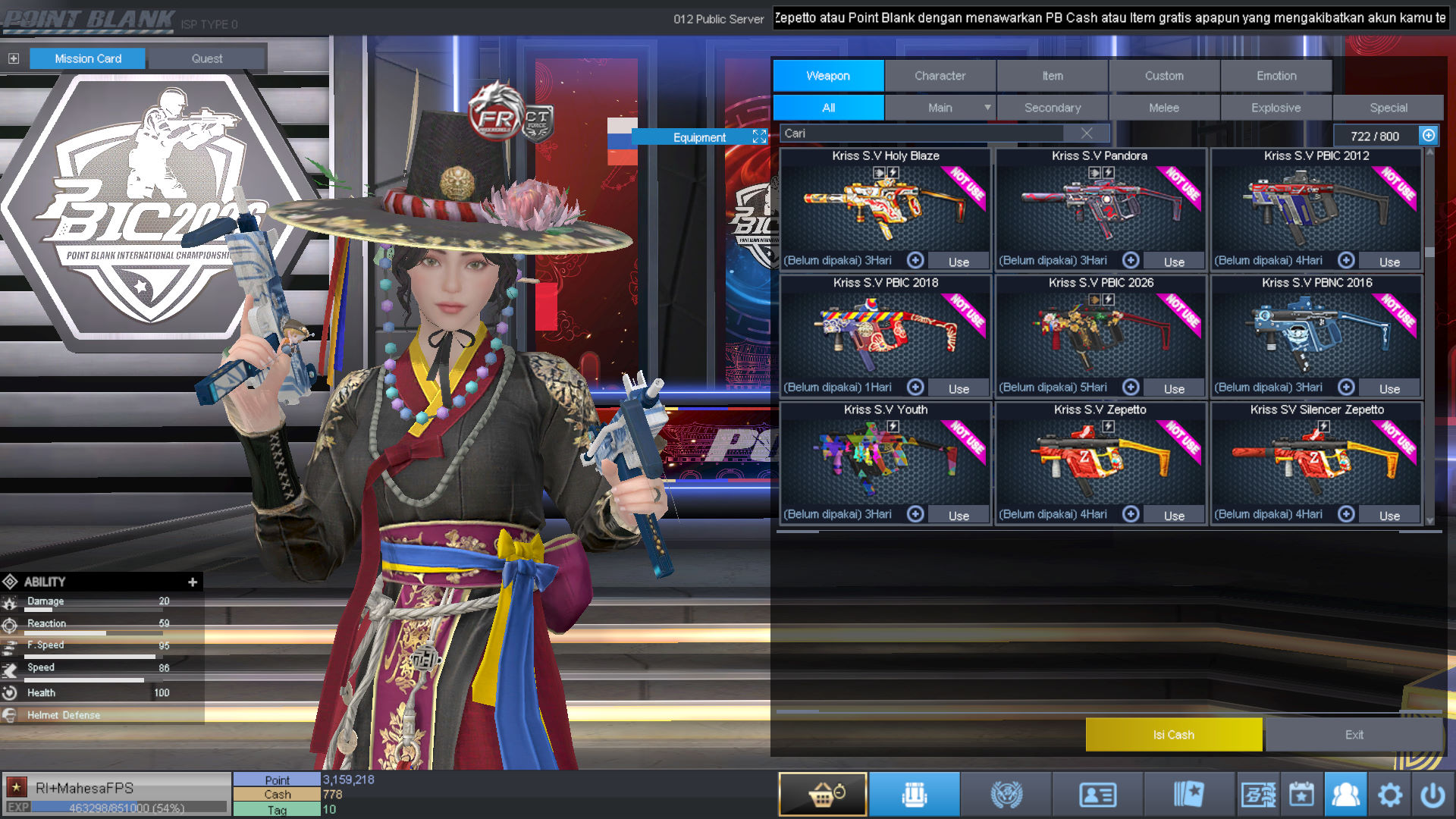
Task: Click the Isi Cash button
Action: click(x=1173, y=734)
